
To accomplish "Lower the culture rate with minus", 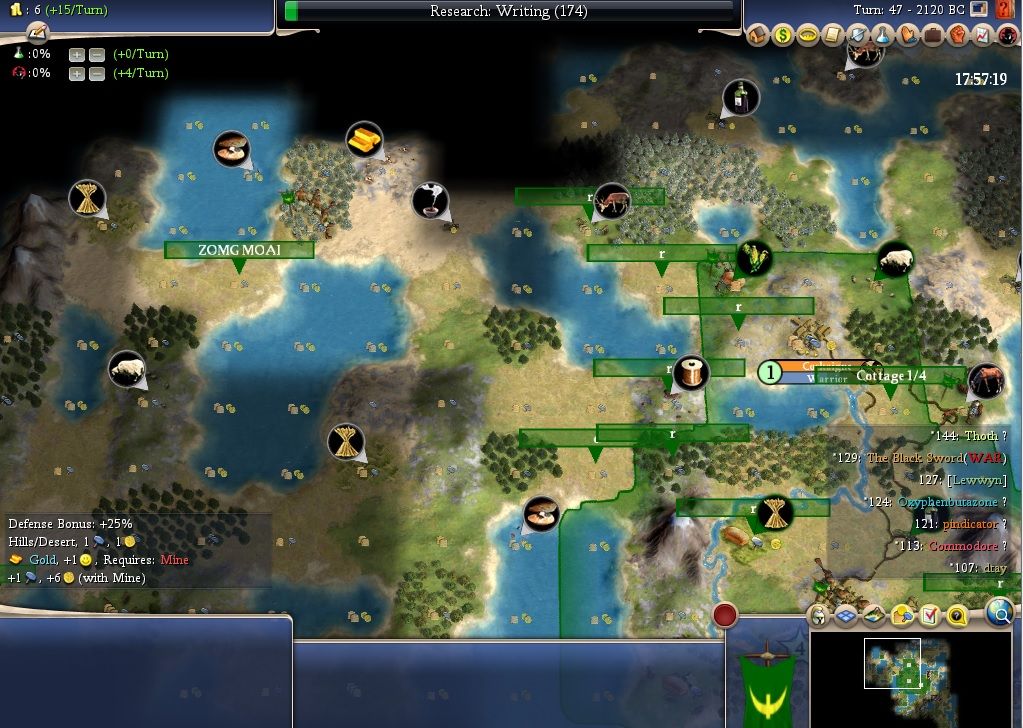I will pyautogui.click(x=96, y=73).
